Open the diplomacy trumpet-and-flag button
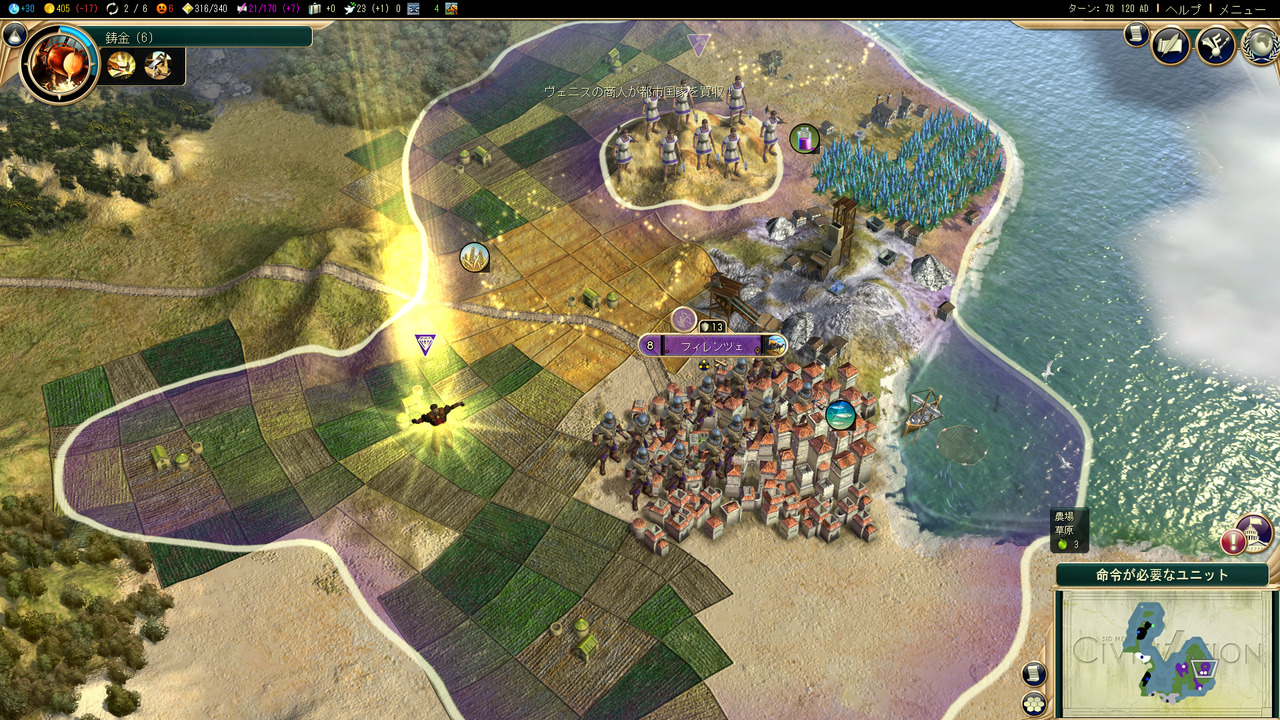This screenshot has width=1280, height=720. pyautogui.click(x=1216, y=45)
